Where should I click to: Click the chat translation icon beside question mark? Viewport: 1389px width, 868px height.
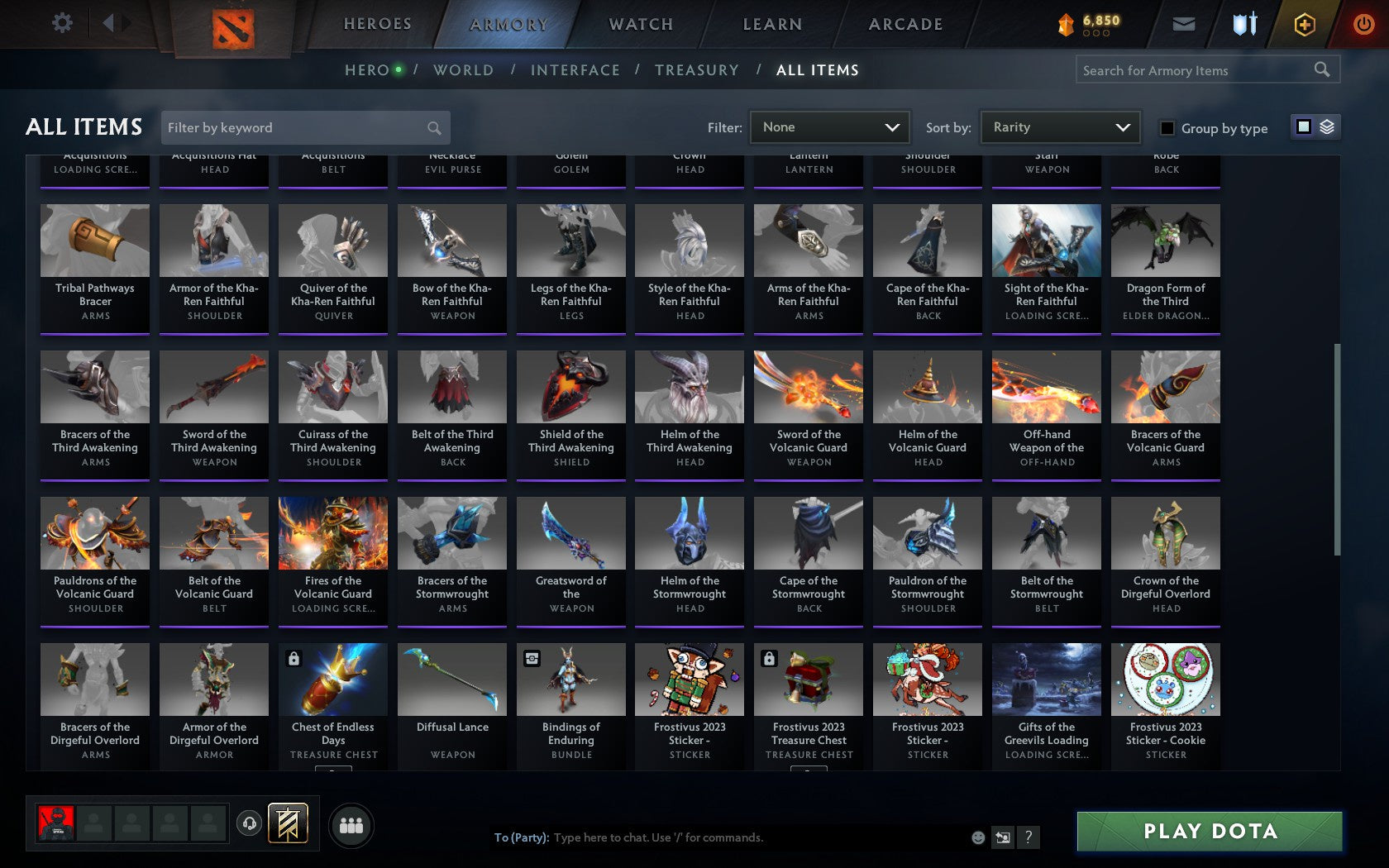point(1003,837)
